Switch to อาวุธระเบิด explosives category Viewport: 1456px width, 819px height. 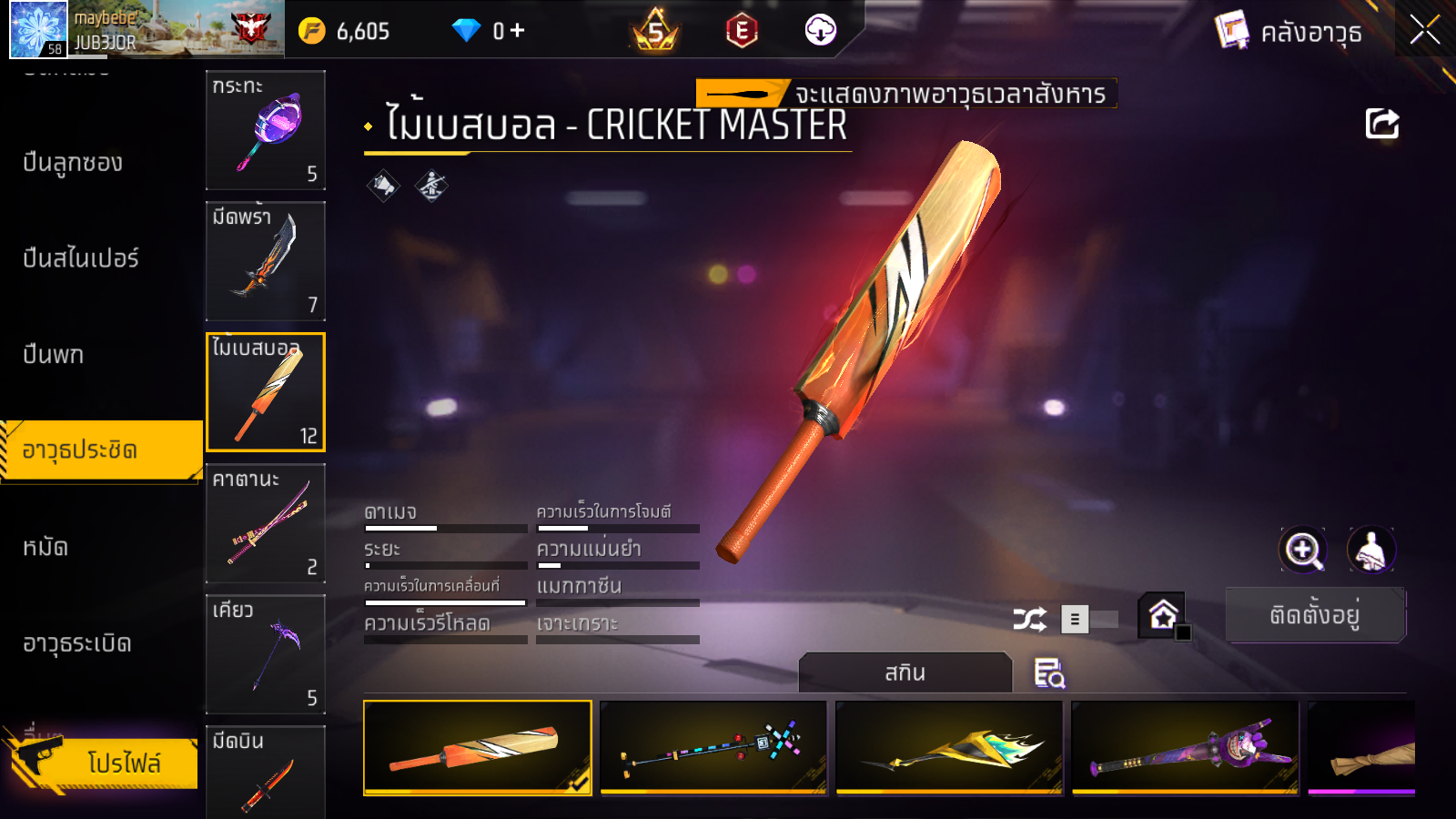(x=77, y=643)
